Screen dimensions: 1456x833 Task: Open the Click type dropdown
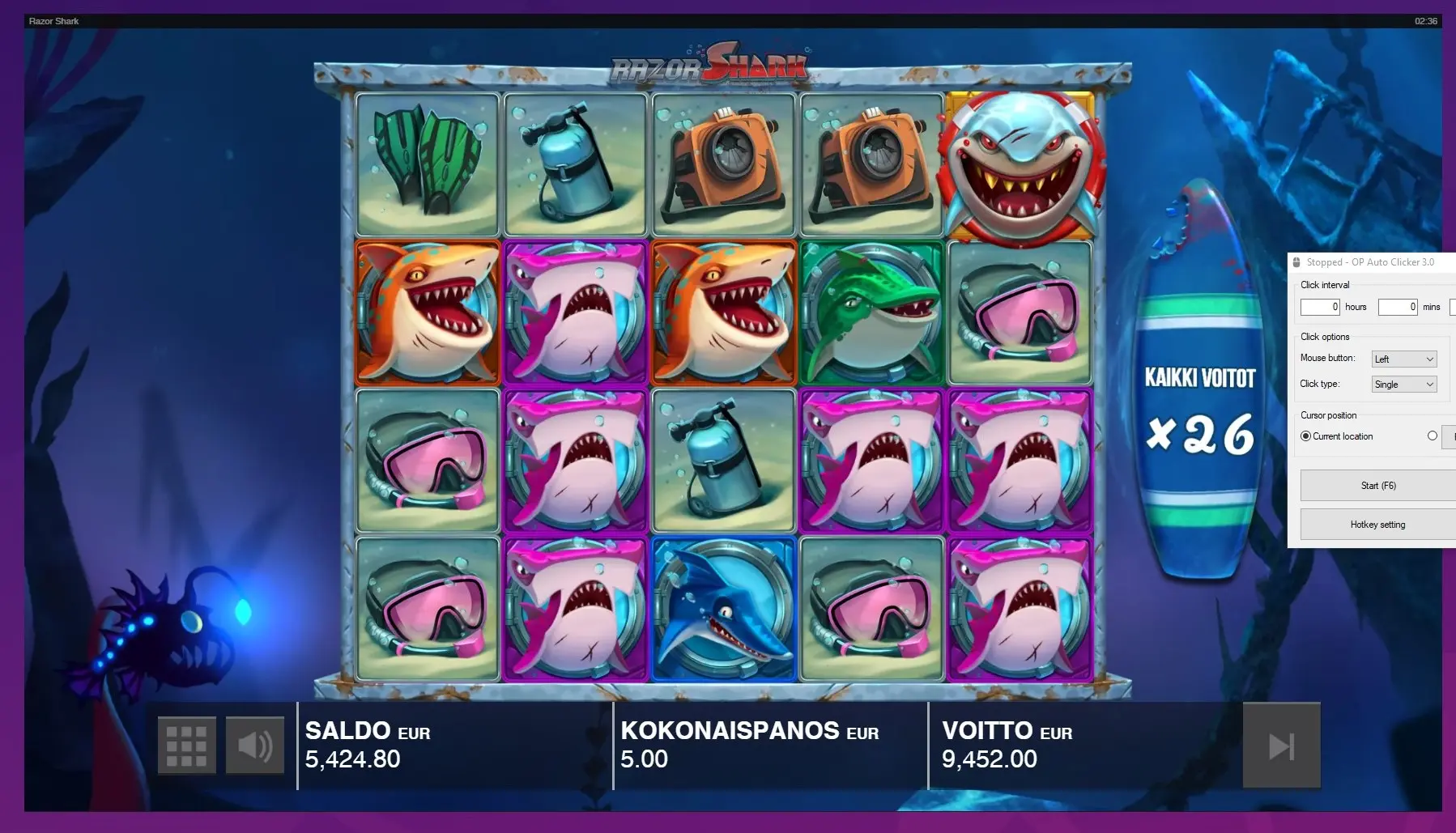coord(1404,385)
